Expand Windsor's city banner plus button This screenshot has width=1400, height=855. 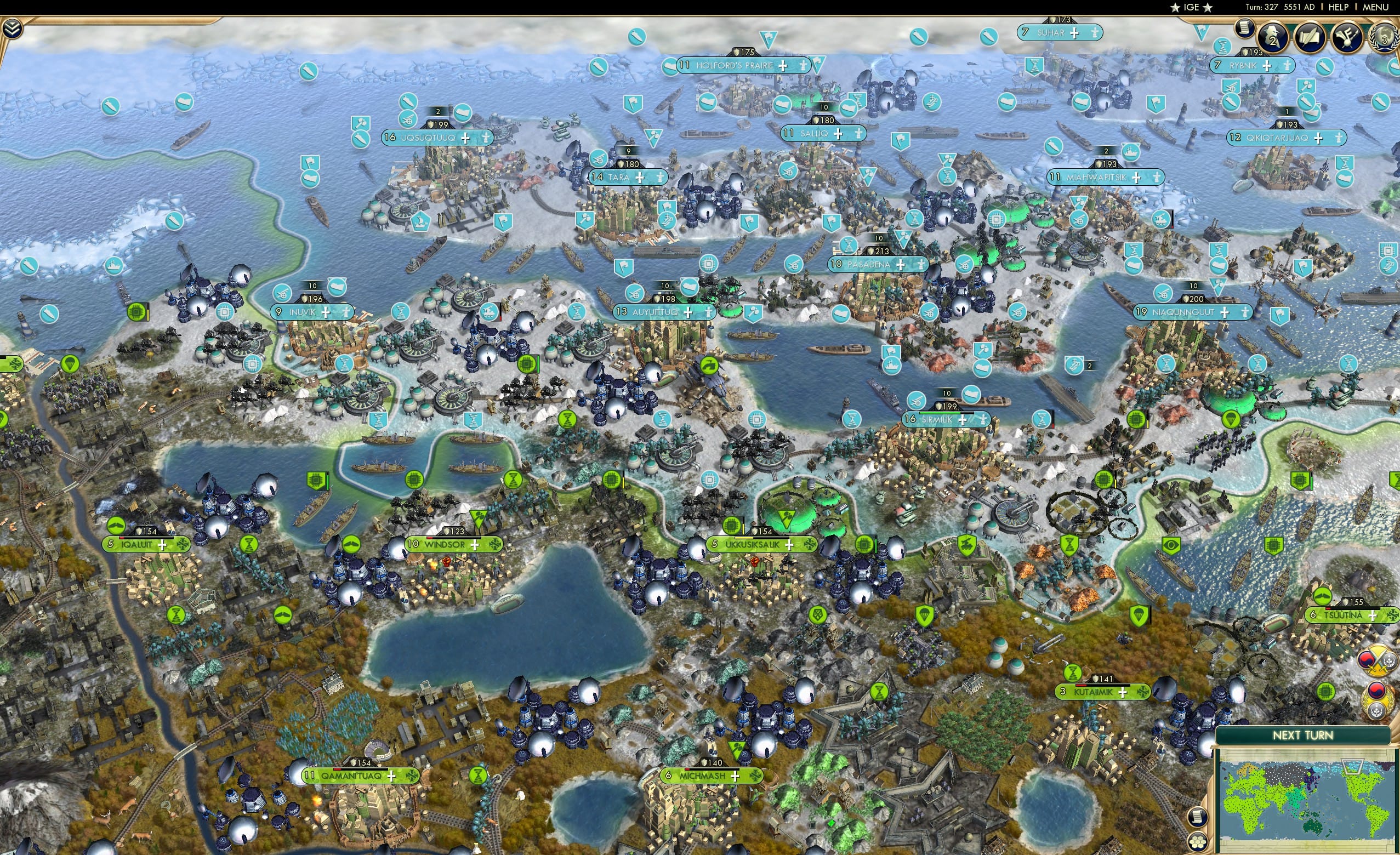coord(475,546)
